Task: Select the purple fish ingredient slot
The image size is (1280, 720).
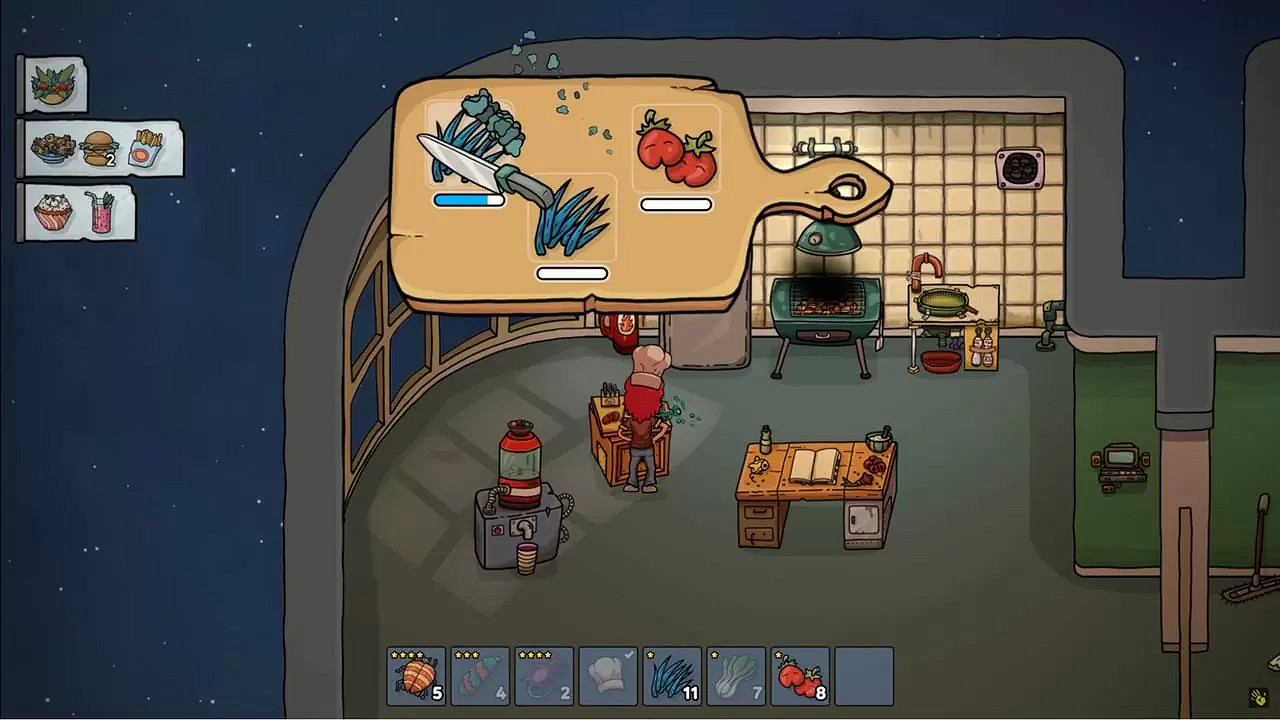Action: tap(544, 675)
